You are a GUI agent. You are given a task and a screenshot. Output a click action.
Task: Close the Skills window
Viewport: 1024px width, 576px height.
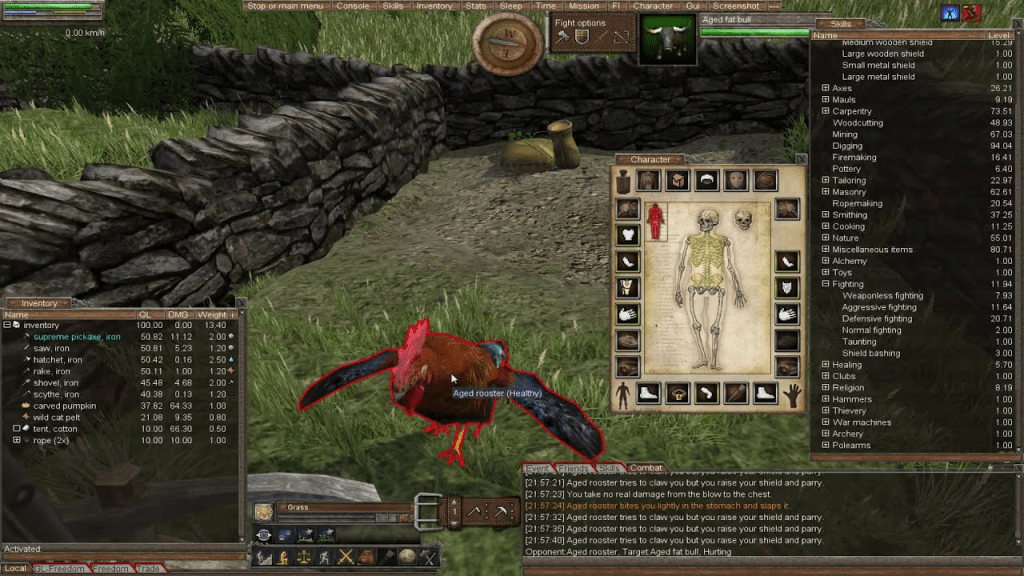(x=1016, y=24)
